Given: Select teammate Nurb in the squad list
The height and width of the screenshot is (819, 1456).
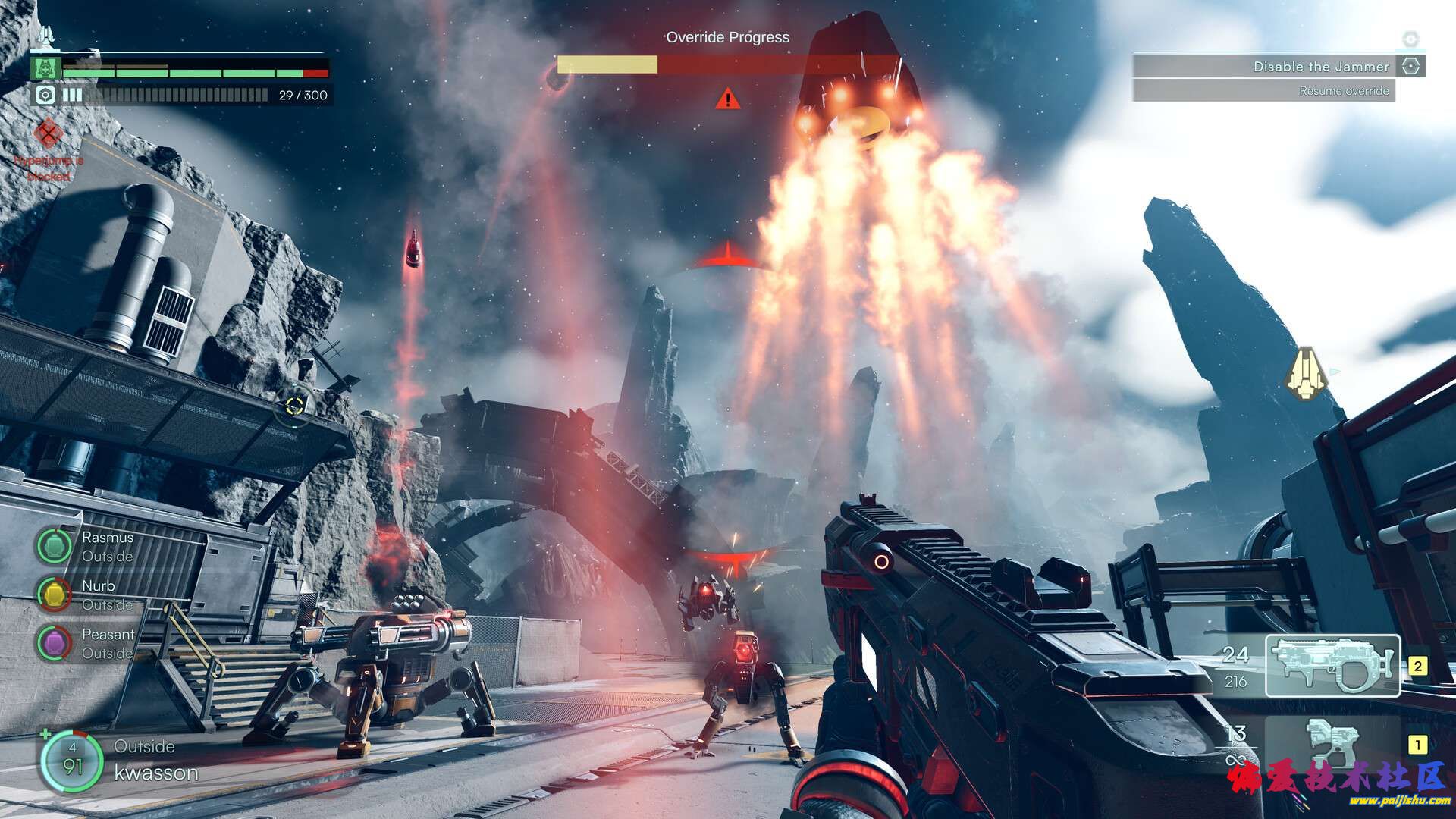Looking at the screenshot, I should pyautogui.click(x=54, y=595).
